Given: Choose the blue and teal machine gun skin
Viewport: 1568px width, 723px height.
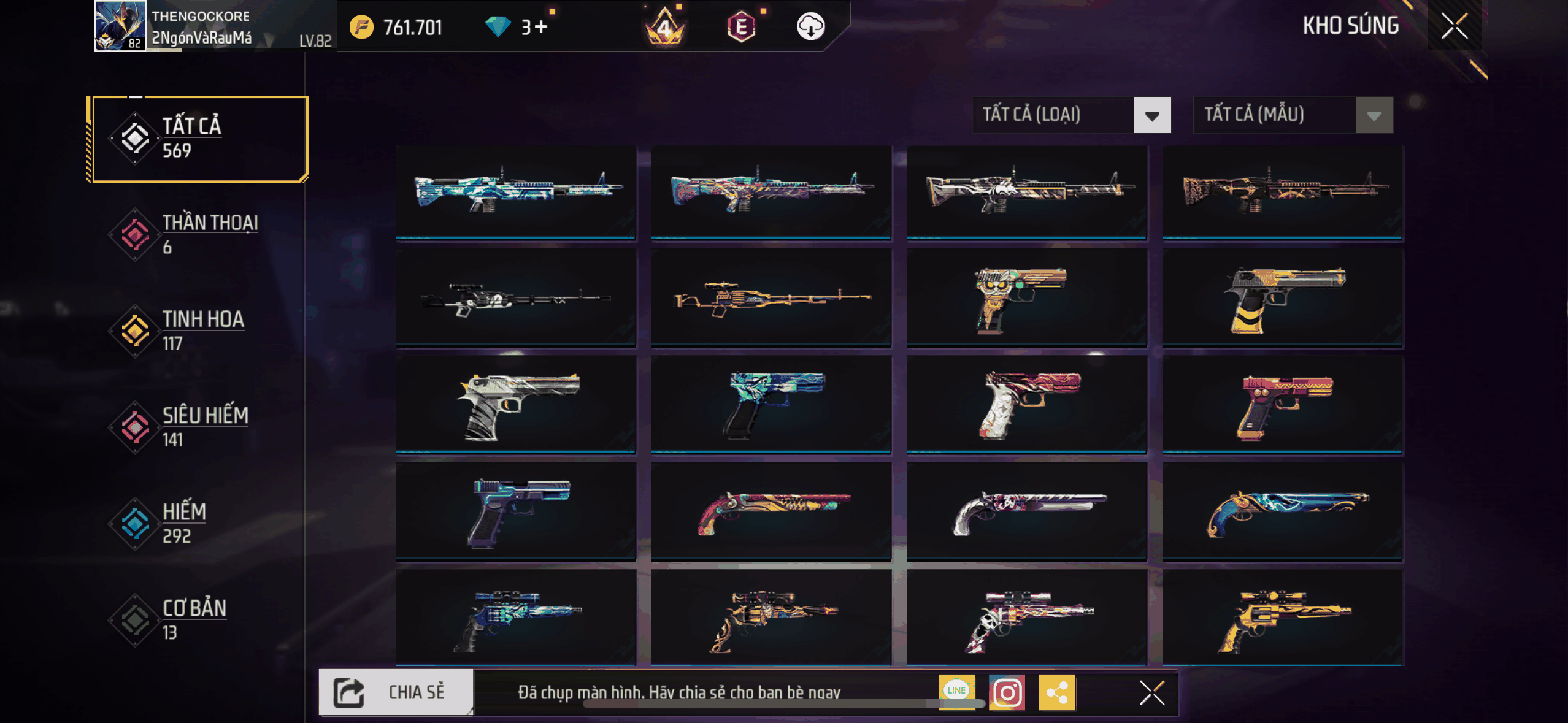Looking at the screenshot, I should pyautogui.click(x=515, y=191).
